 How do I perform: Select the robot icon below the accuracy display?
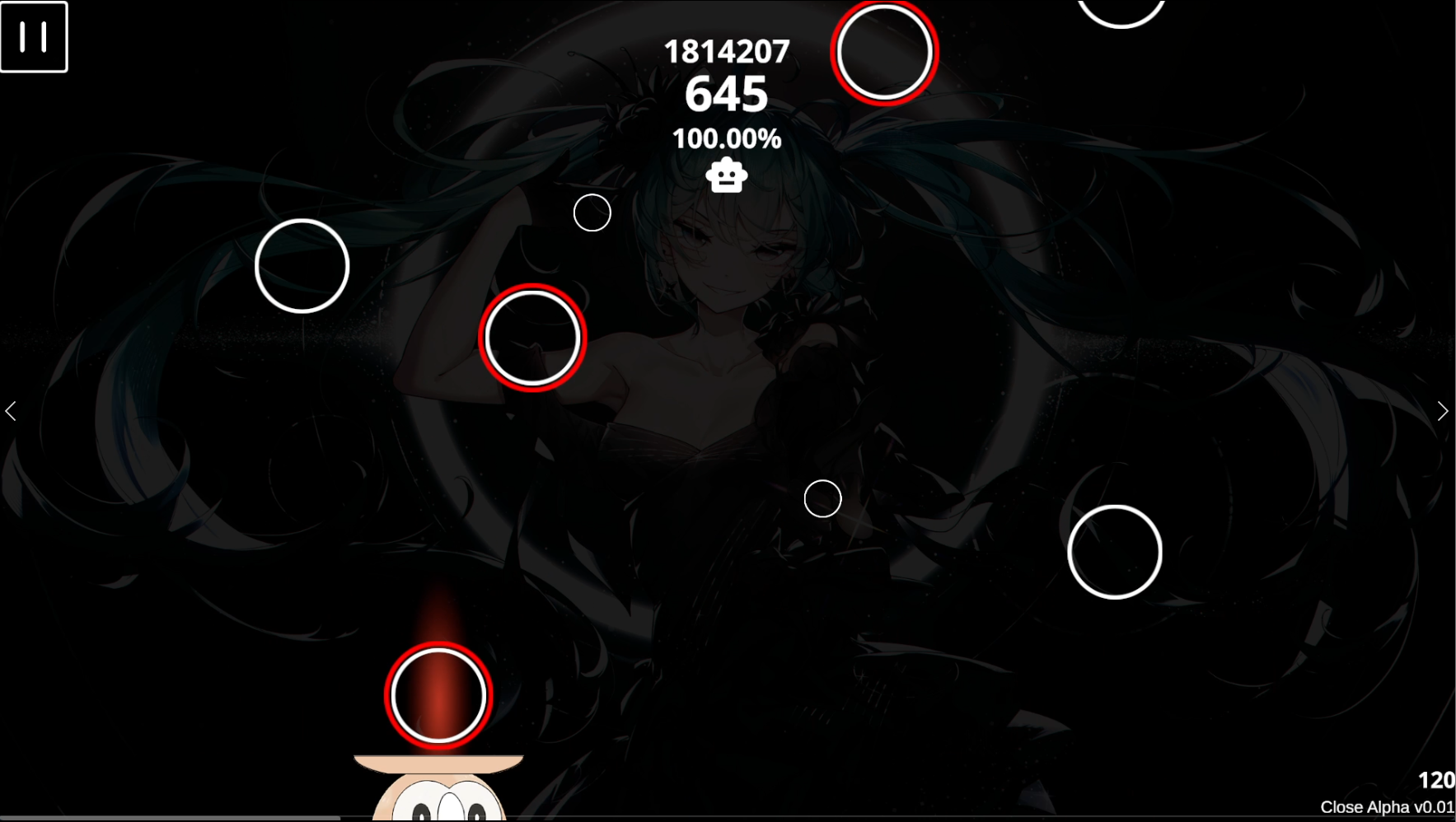point(725,175)
